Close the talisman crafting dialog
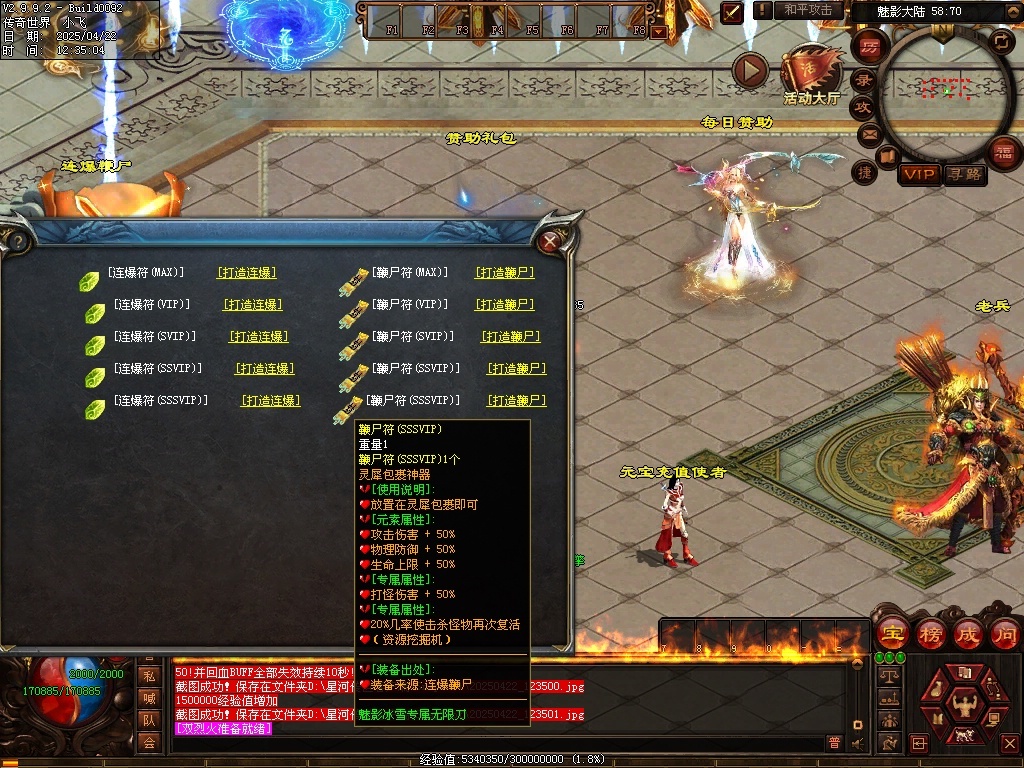The image size is (1024, 768). [549, 241]
